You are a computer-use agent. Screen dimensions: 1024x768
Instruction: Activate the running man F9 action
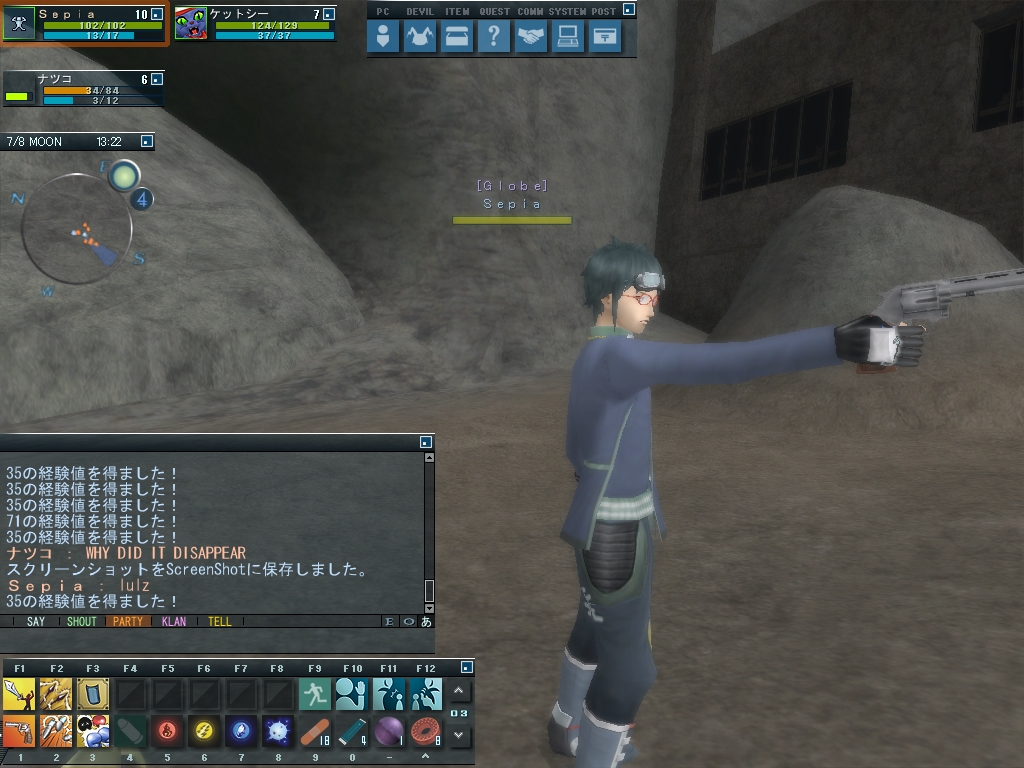[x=315, y=693]
